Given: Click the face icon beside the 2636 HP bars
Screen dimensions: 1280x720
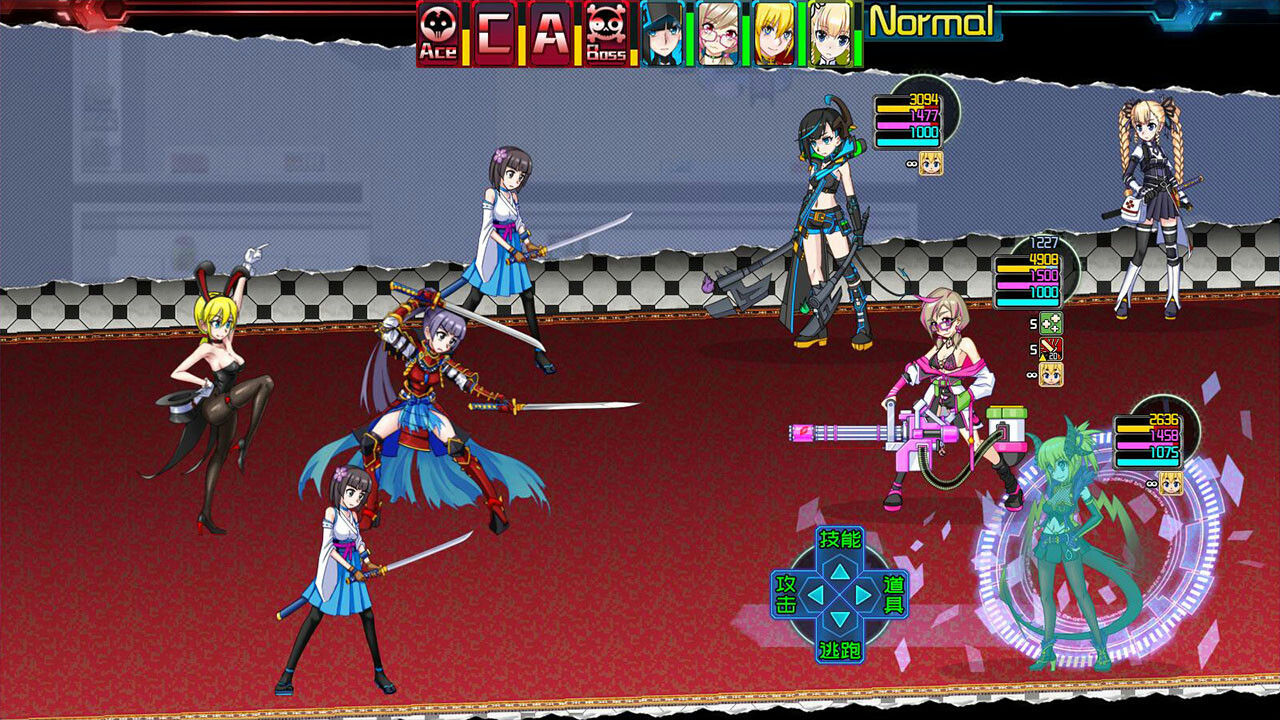Looking at the screenshot, I should (x=1171, y=483).
